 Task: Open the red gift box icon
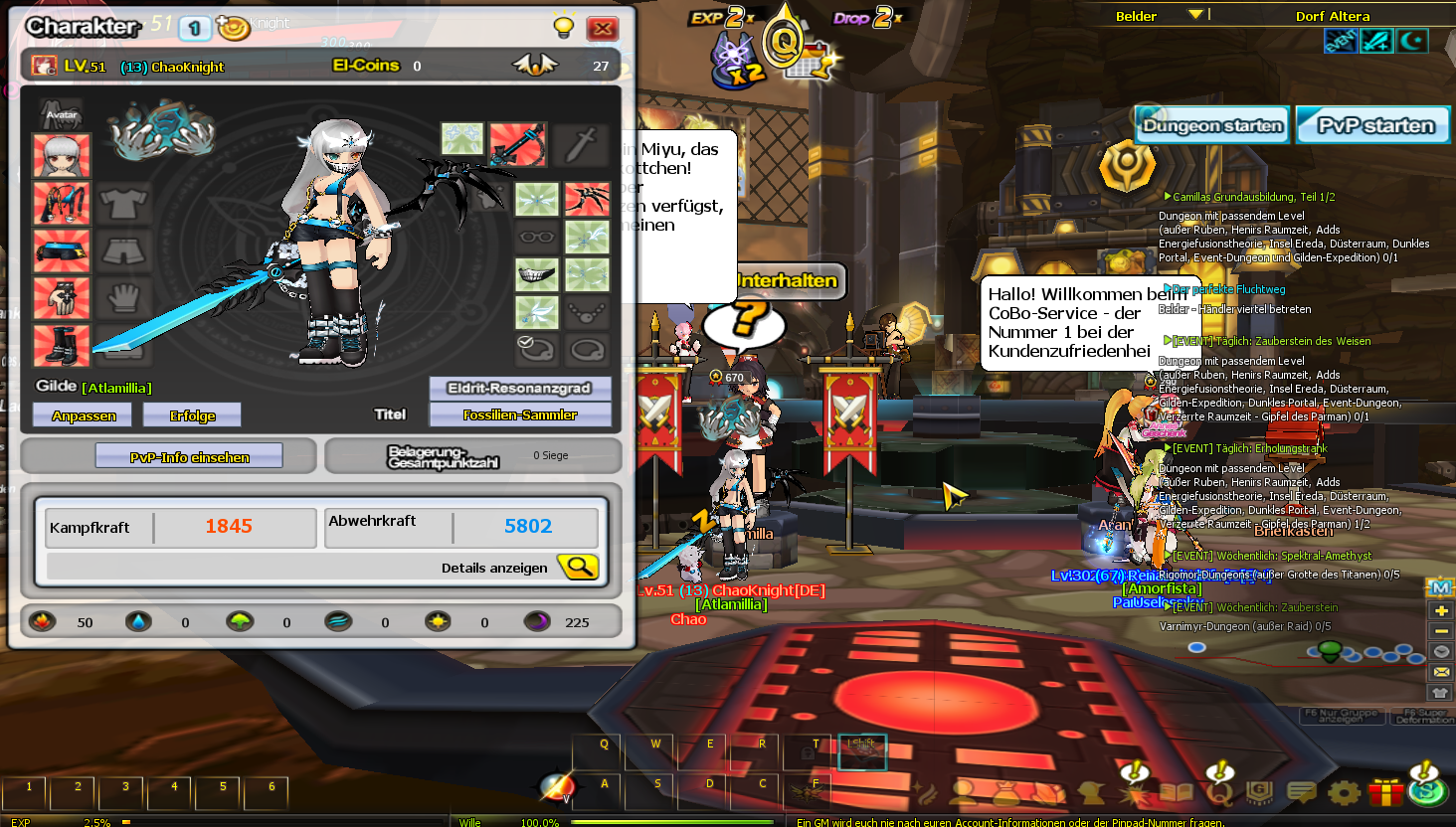[1385, 792]
